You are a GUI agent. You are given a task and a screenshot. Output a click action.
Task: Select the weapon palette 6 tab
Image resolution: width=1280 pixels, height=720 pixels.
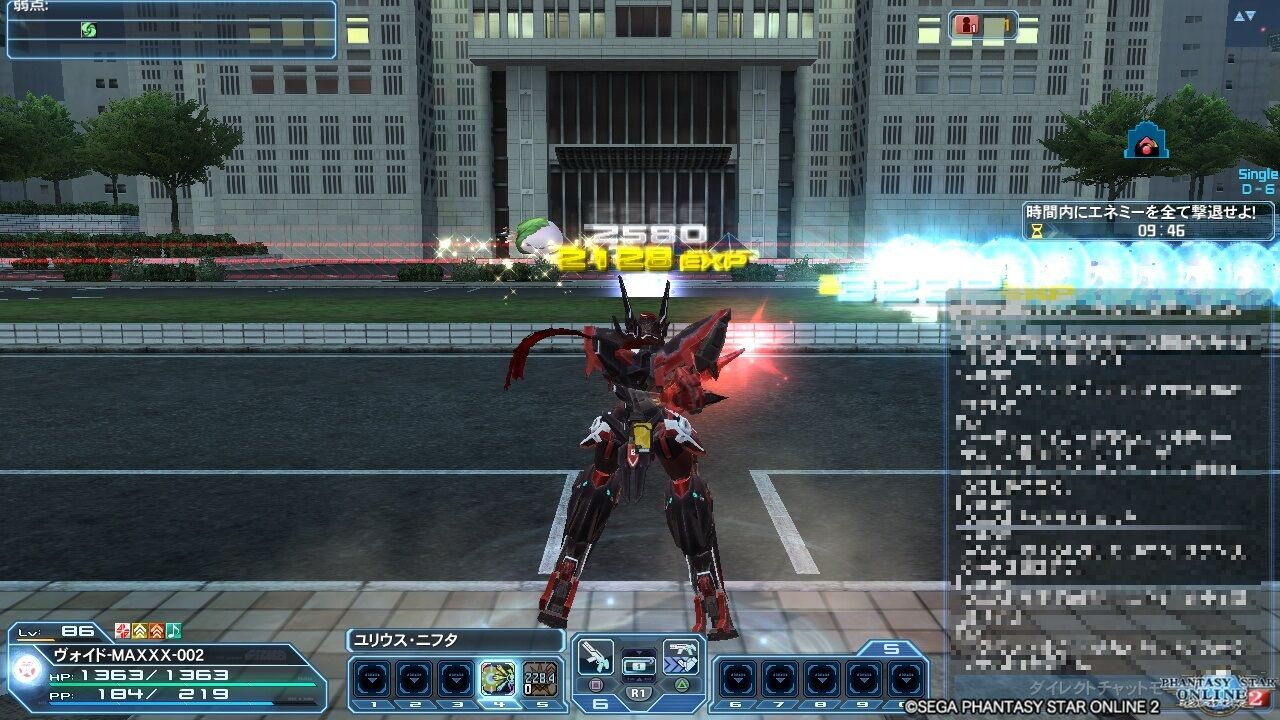click(x=600, y=702)
